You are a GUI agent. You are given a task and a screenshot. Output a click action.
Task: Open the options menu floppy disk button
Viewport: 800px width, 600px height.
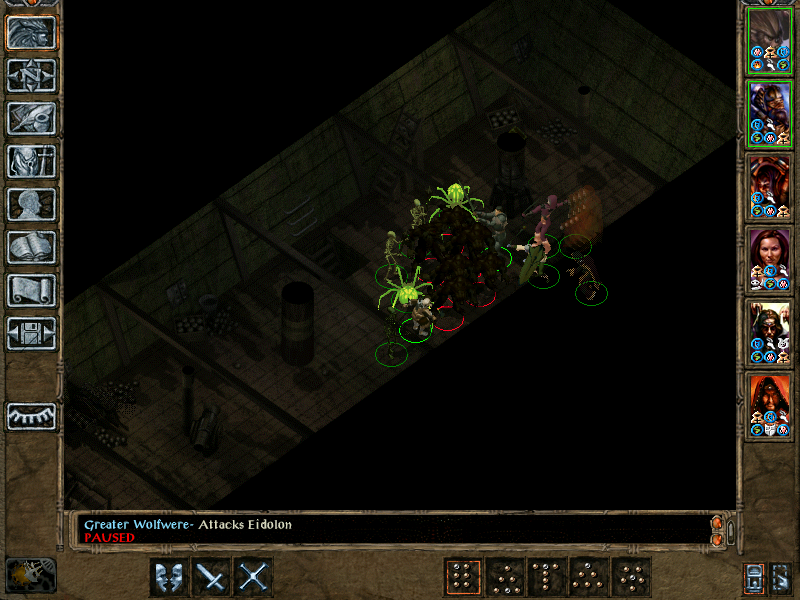coord(31,334)
